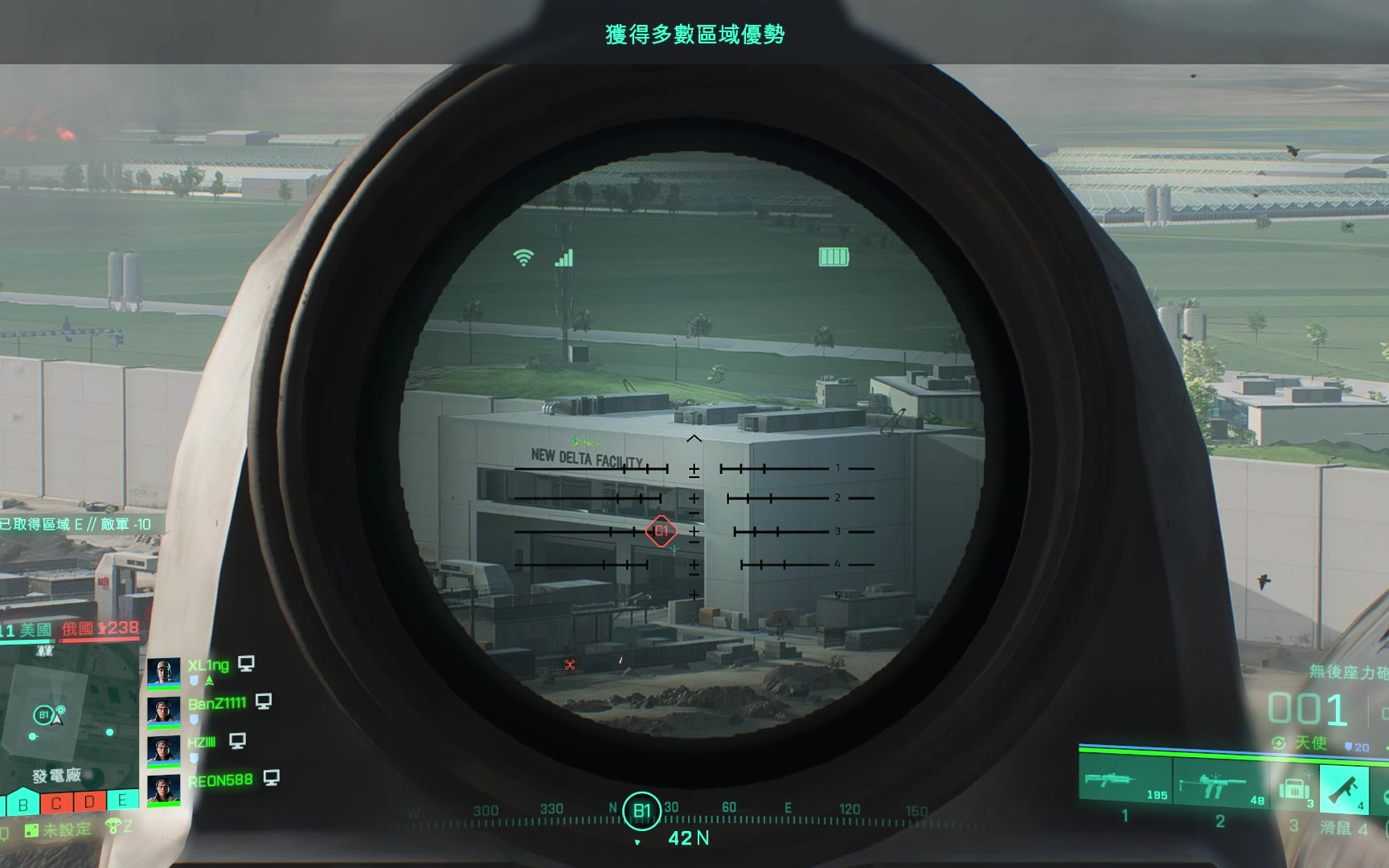
Task: Select capture point E indicator
Action: tap(122, 800)
